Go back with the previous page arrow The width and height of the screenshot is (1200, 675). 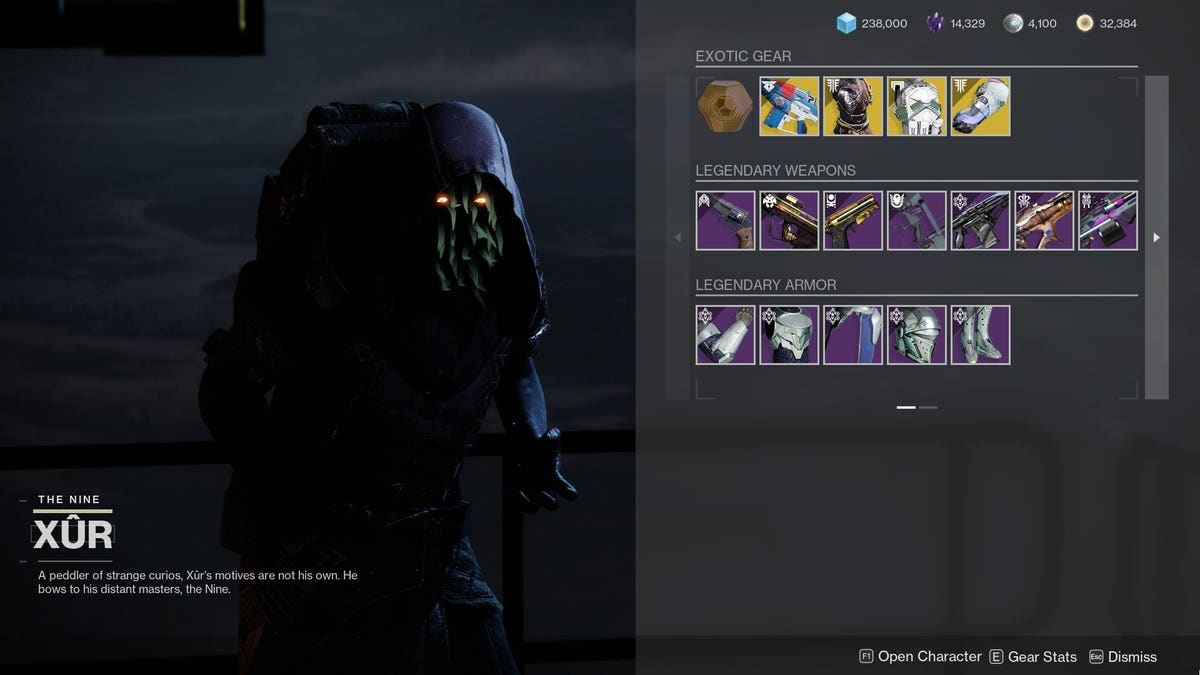tap(677, 238)
